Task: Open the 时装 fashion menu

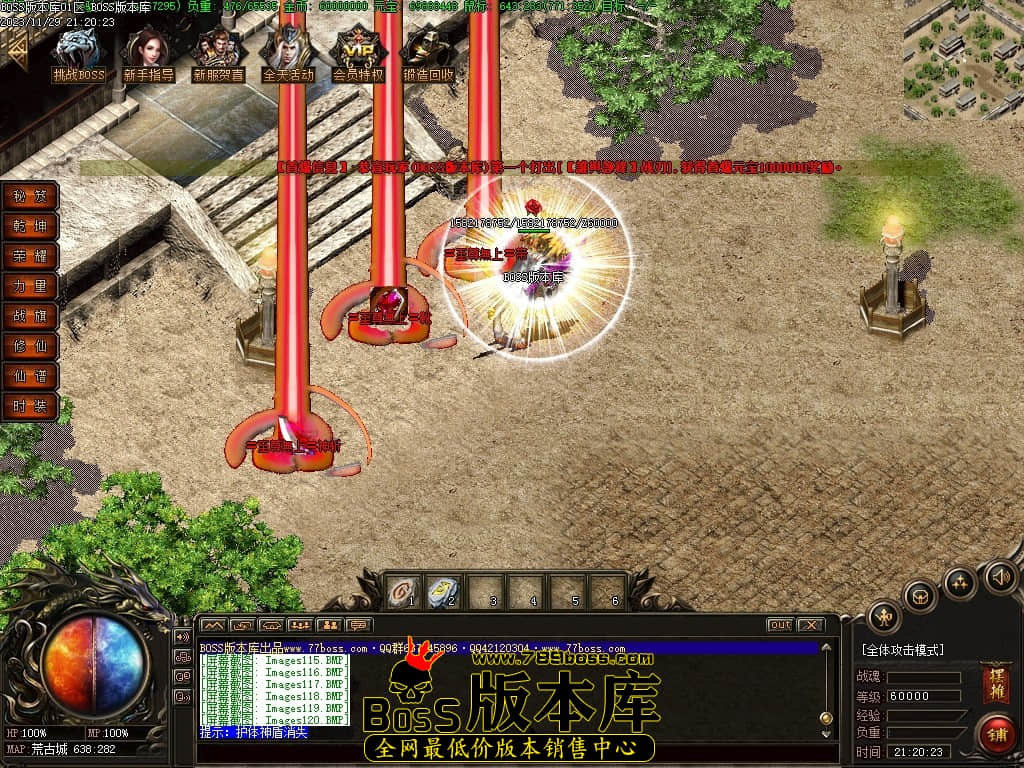Action: point(30,406)
